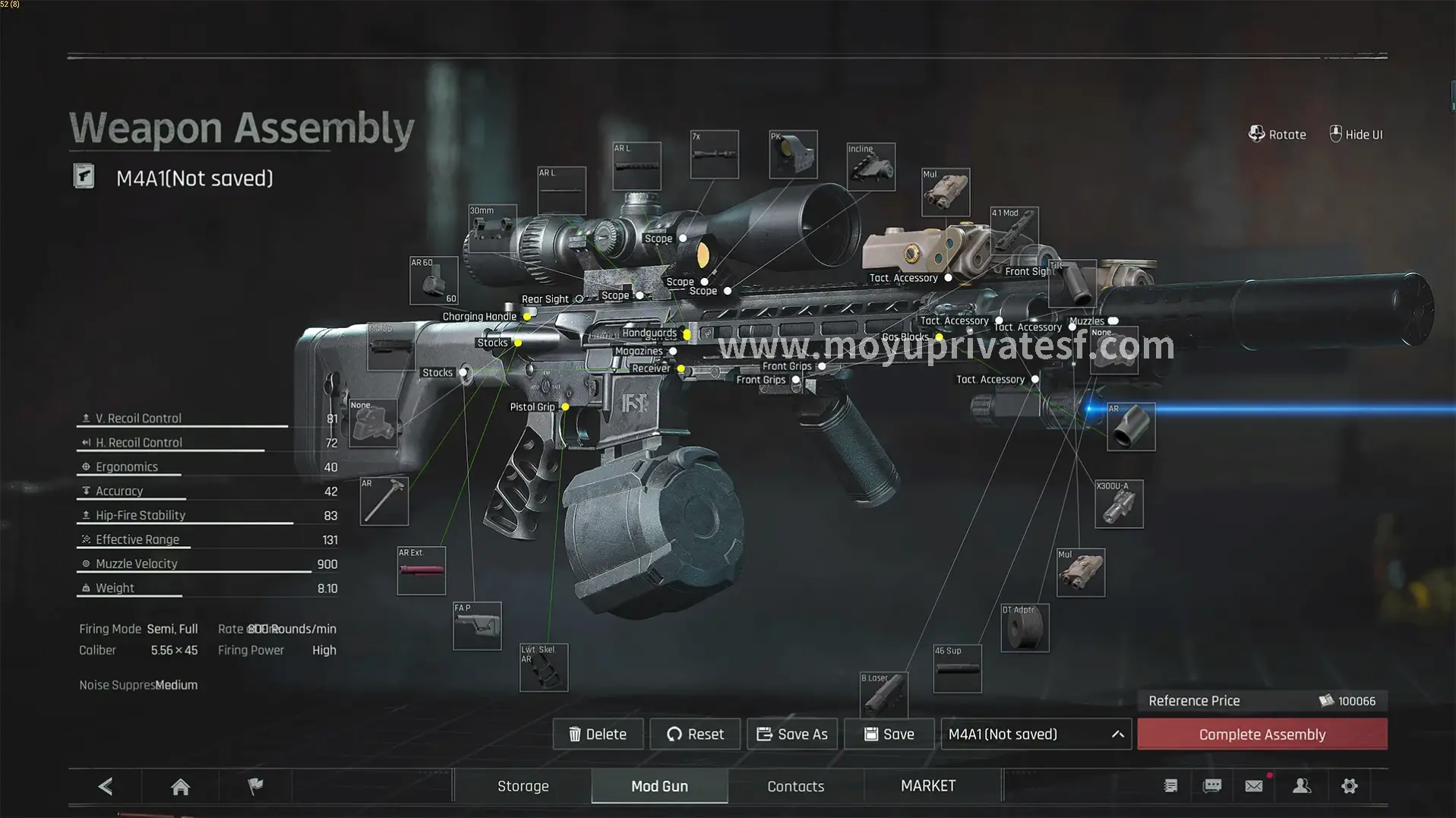Select the X300U-A flashlight slot
1456x818 pixels.
tap(1119, 504)
